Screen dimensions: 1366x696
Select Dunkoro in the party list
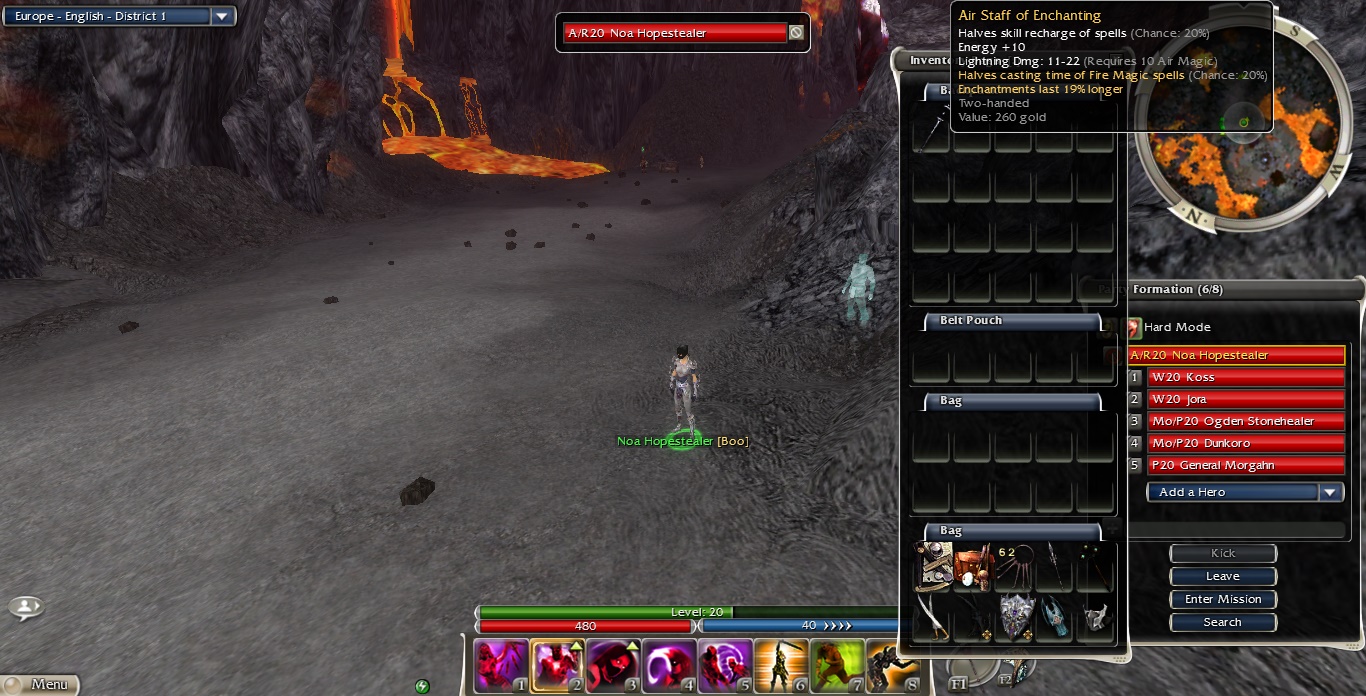coord(1245,443)
